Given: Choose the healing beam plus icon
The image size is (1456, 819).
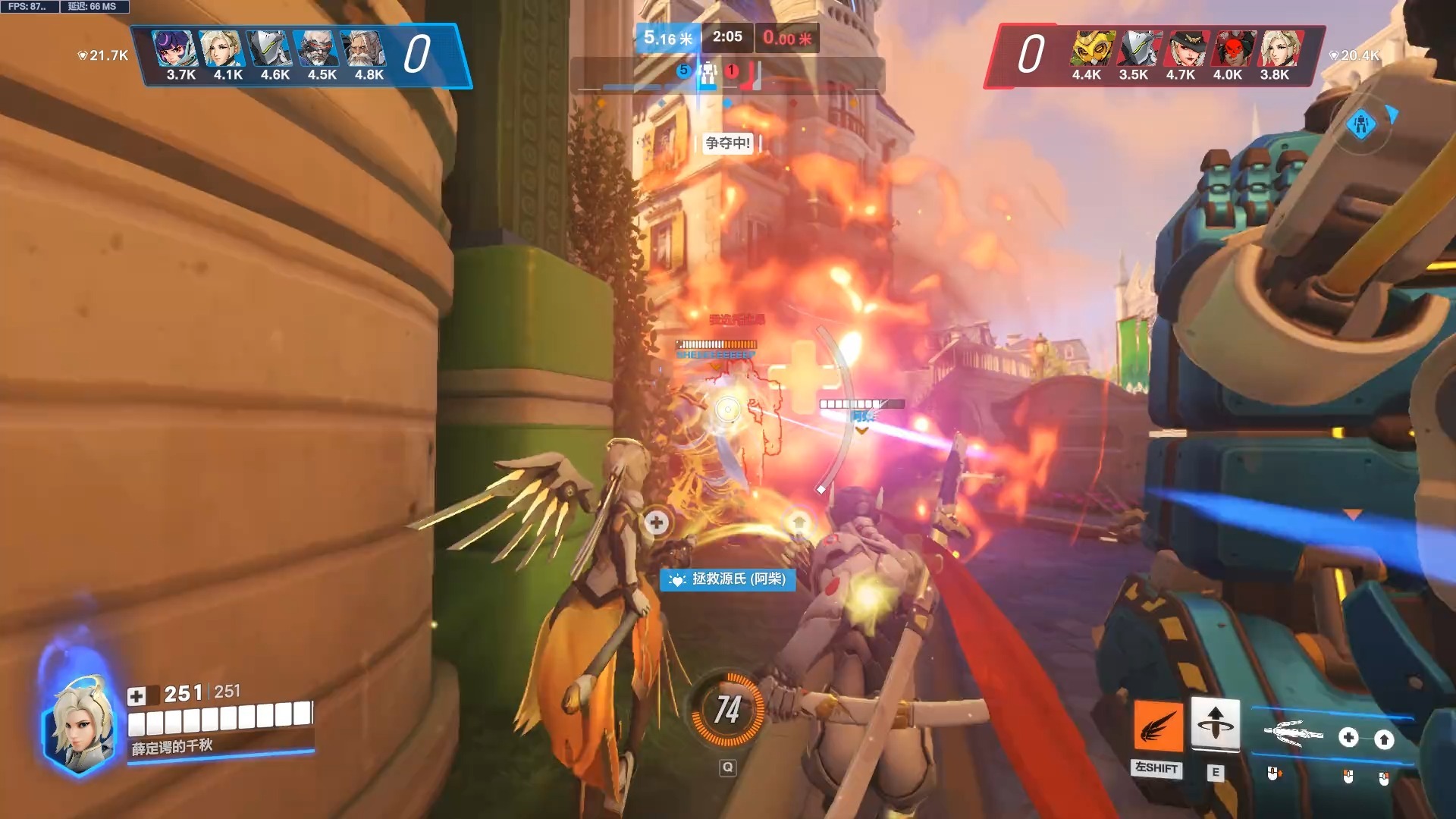Looking at the screenshot, I should (x=1348, y=737).
